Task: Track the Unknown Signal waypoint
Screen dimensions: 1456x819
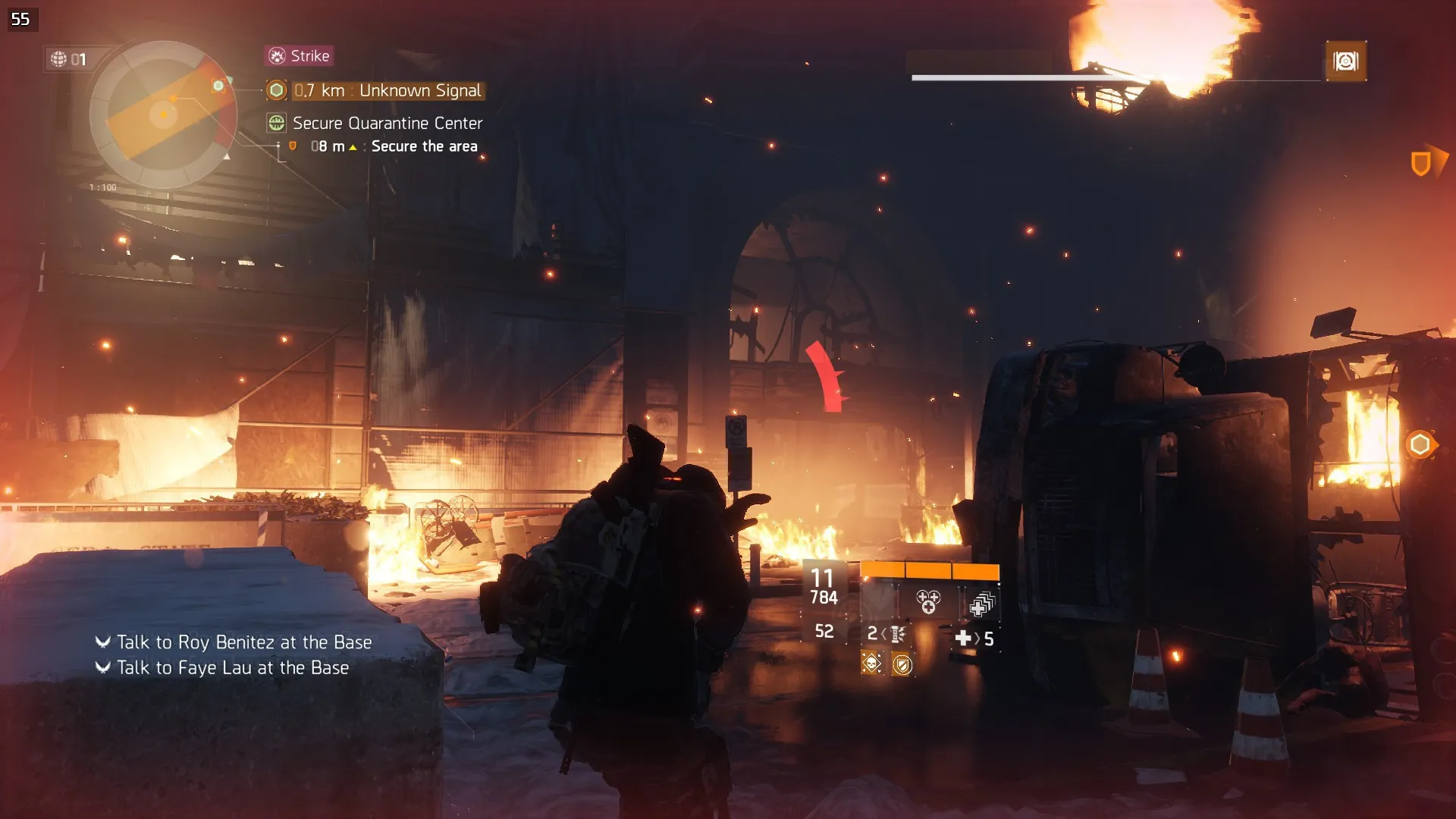Action: tap(387, 91)
